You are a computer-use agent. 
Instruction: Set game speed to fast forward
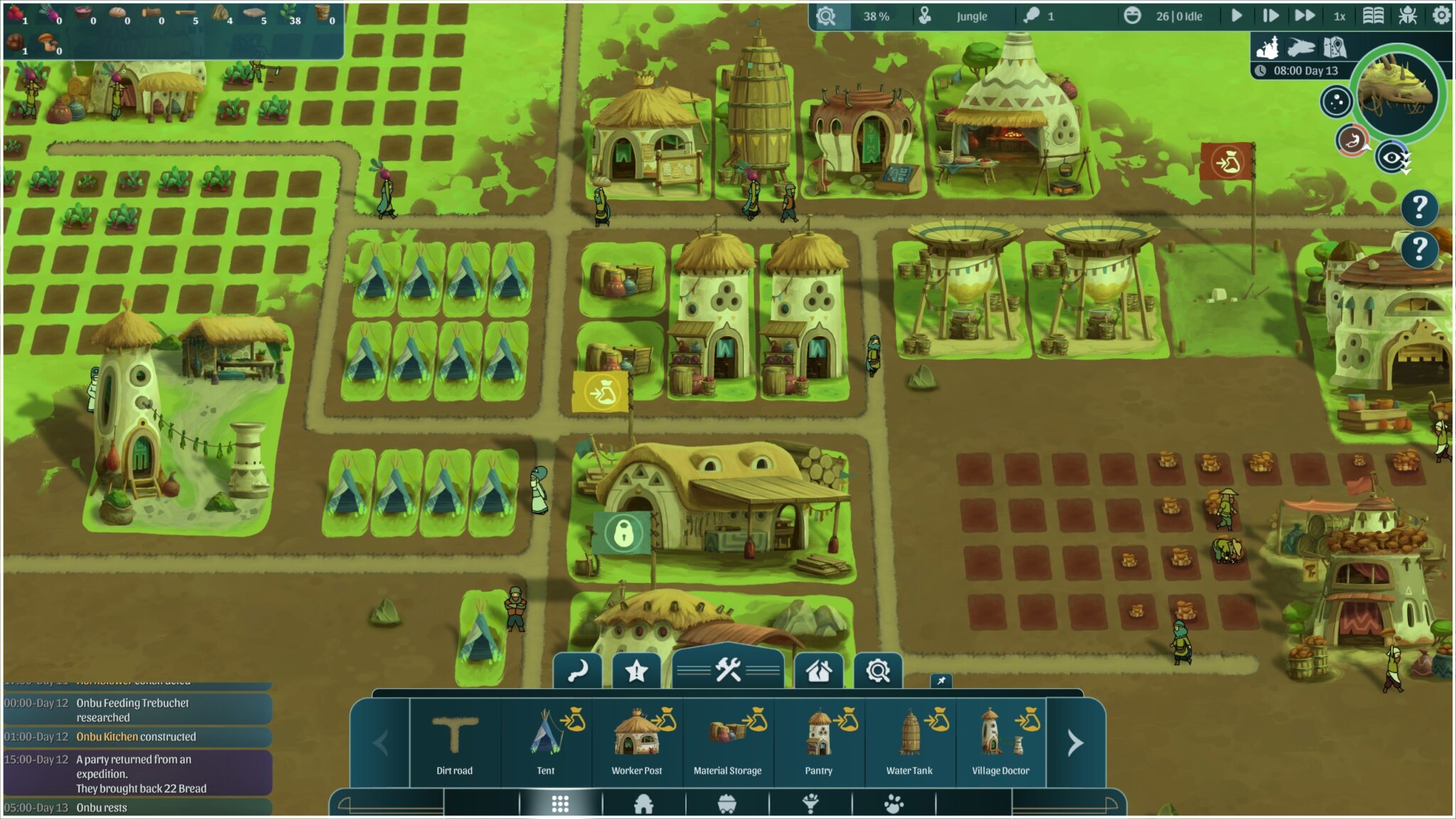pos(1304,16)
